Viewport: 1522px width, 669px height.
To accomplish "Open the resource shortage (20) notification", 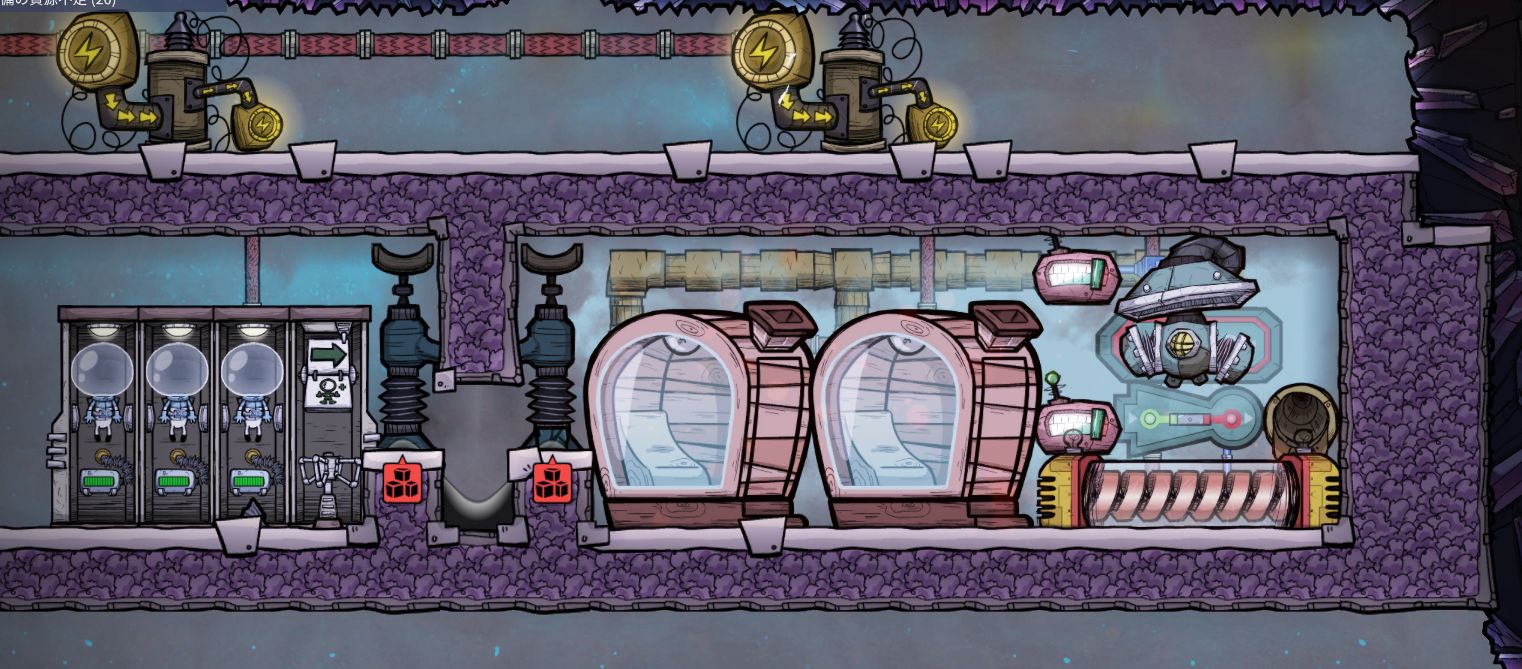I will [x=60, y=3].
